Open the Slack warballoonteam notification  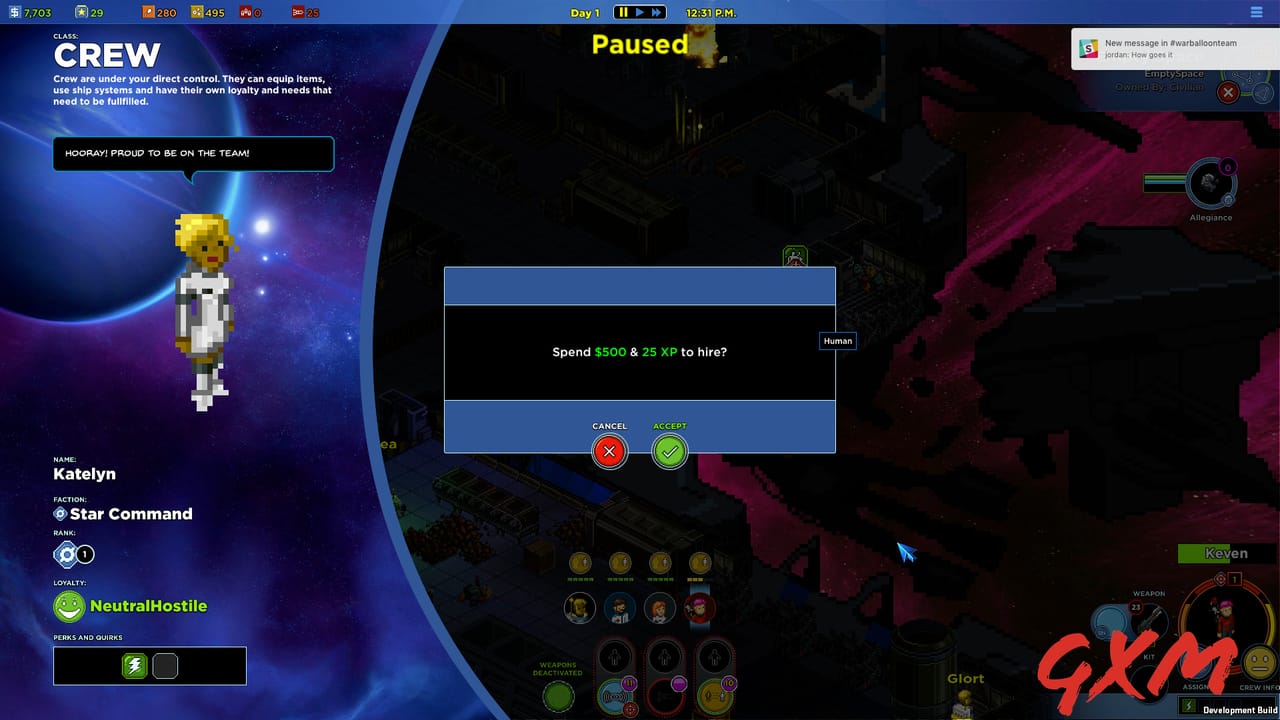coord(1170,51)
